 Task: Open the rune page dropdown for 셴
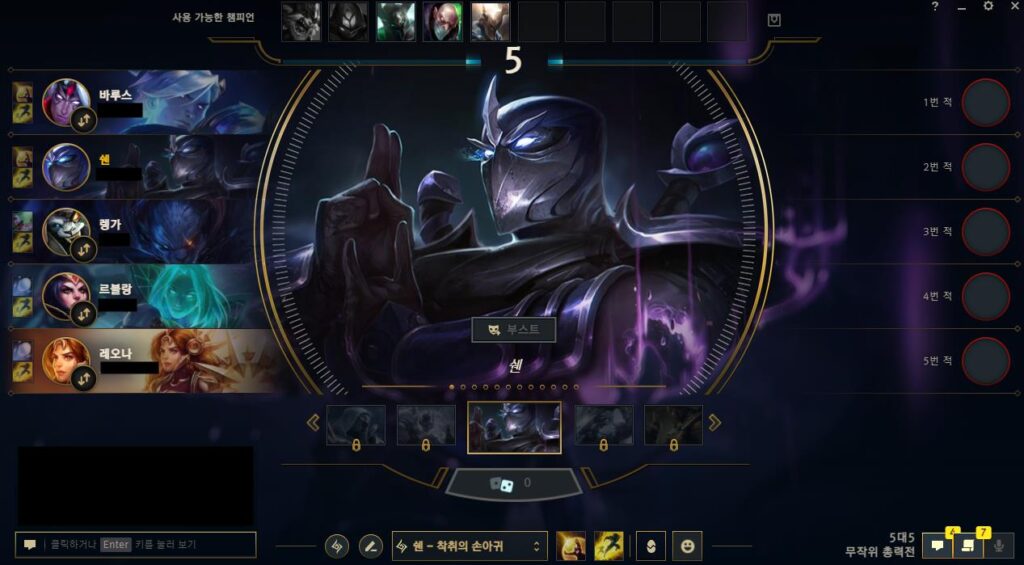click(x=470, y=546)
